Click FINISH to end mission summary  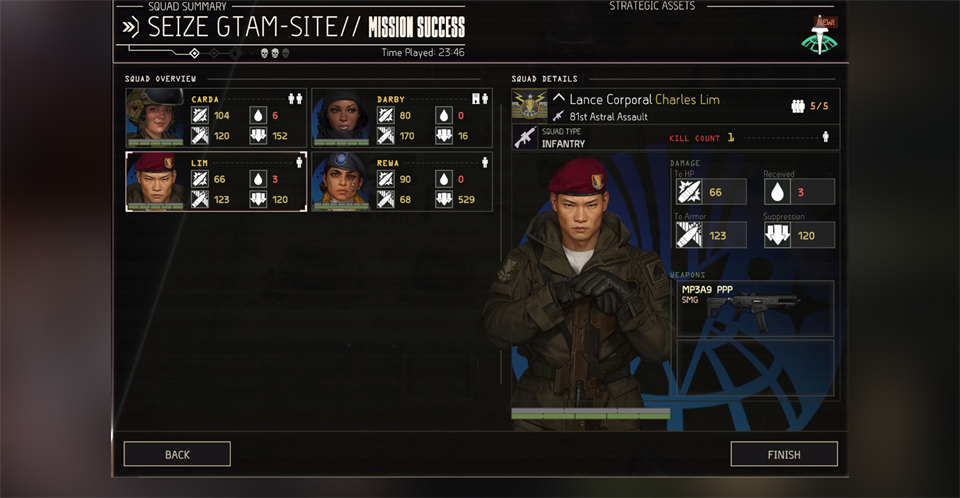tap(783, 454)
